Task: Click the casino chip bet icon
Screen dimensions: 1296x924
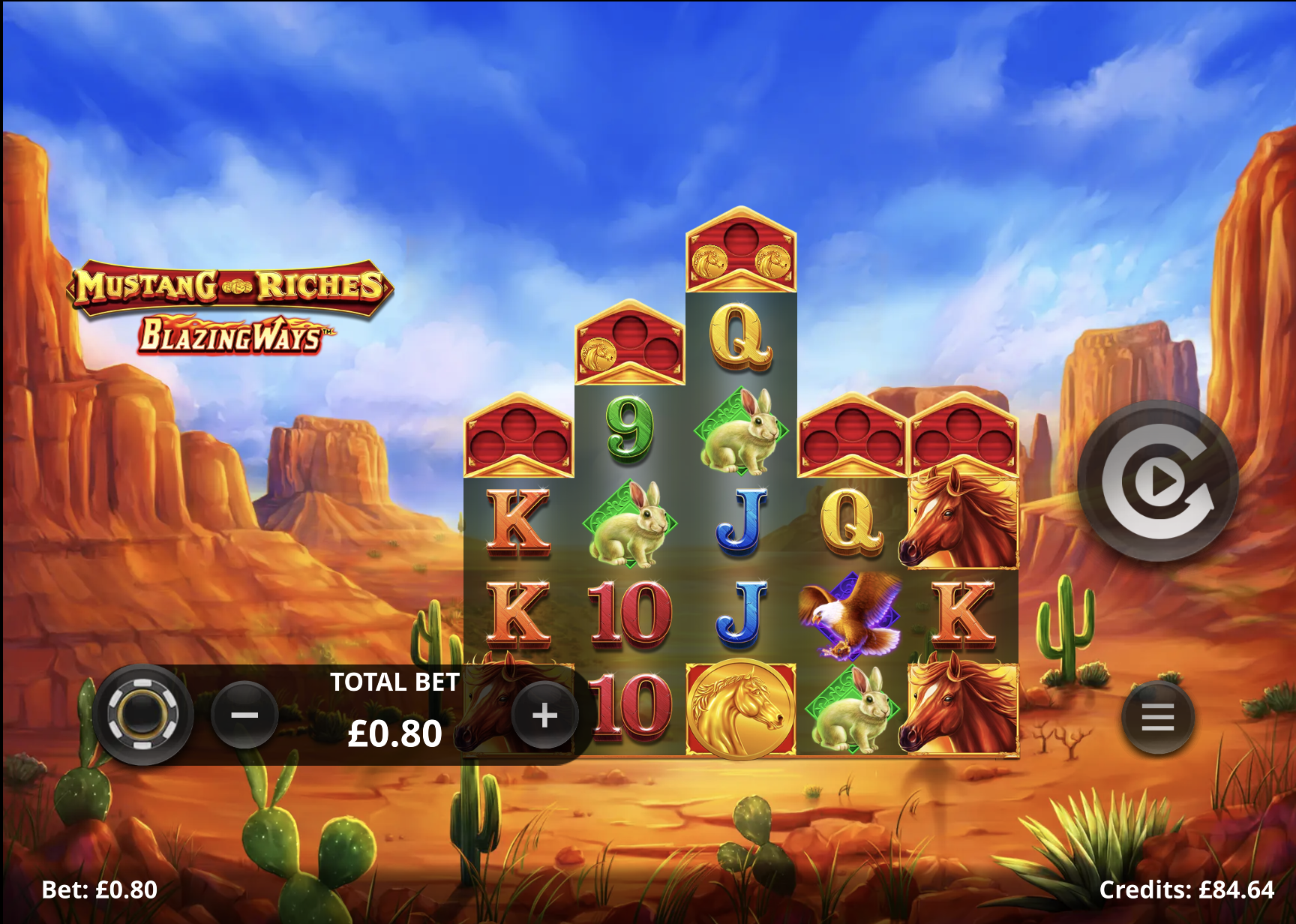Action: pos(142,714)
